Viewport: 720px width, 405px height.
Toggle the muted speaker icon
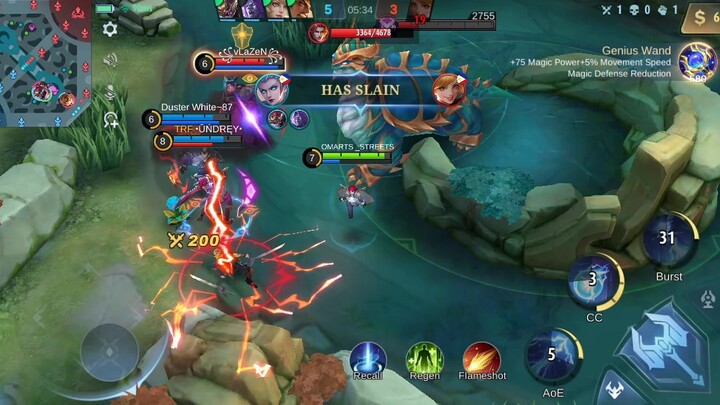pos(110,60)
